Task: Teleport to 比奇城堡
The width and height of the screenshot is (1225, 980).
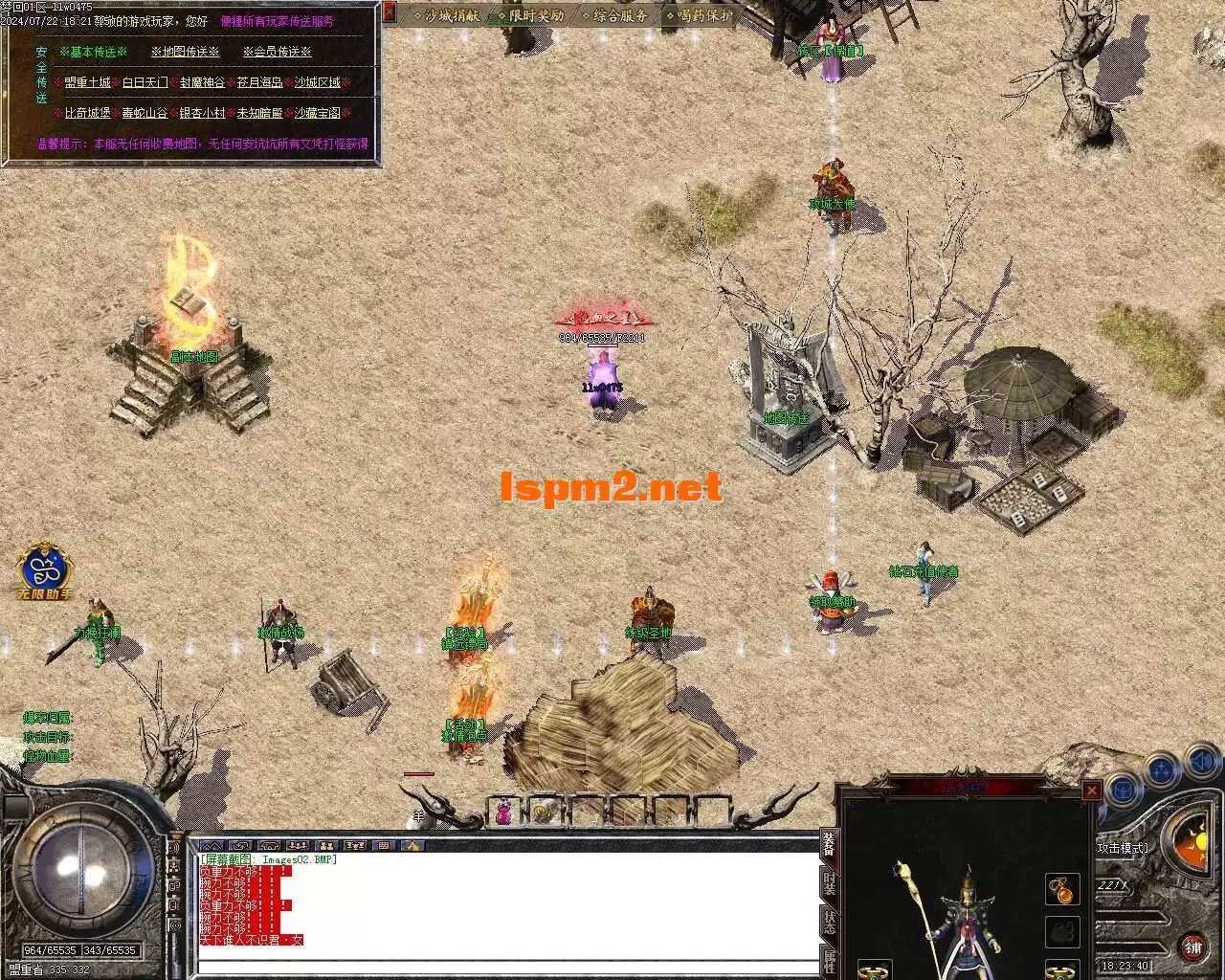Action: coord(88,113)
